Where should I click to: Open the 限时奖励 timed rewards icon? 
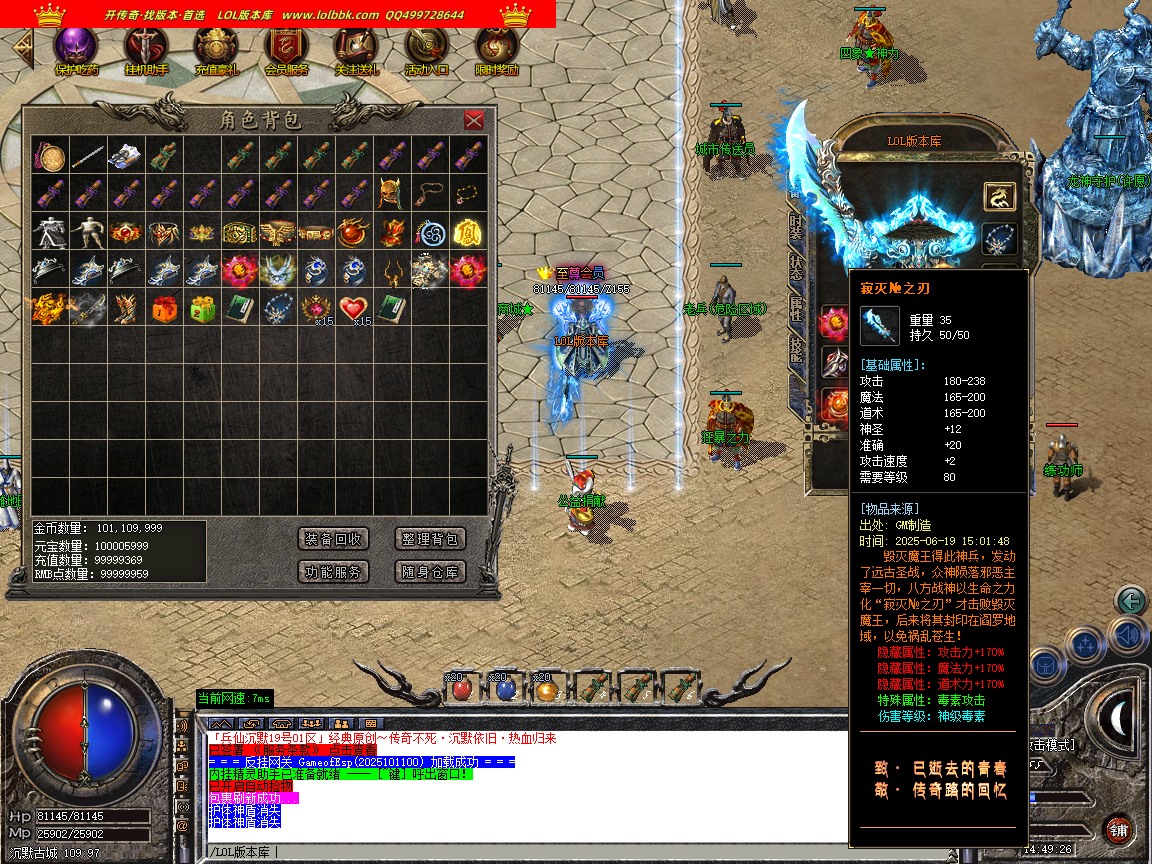[496, 48]
